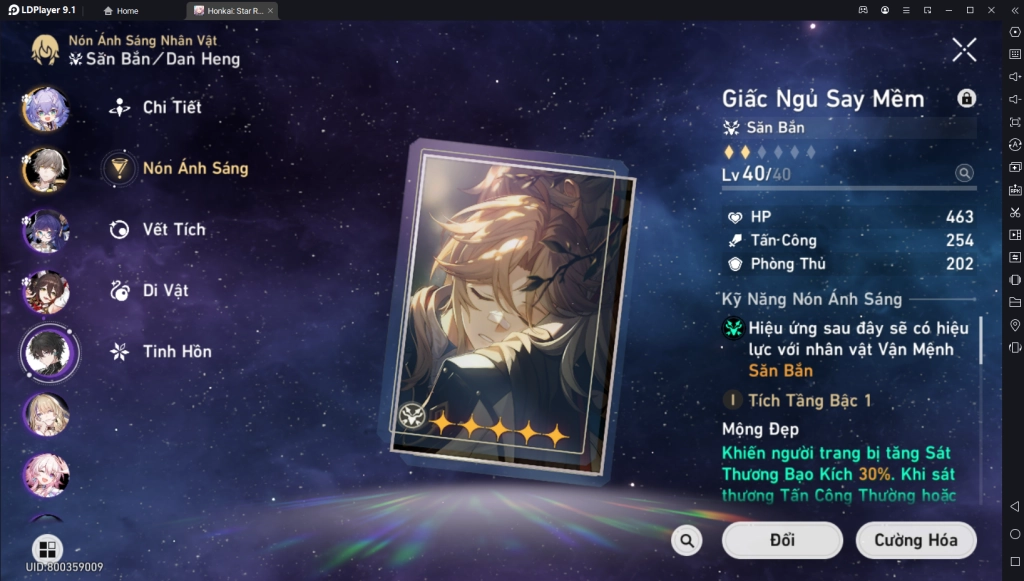1024x581 pixels.
Task: Close the light cone screen
Action: point(964,49)
